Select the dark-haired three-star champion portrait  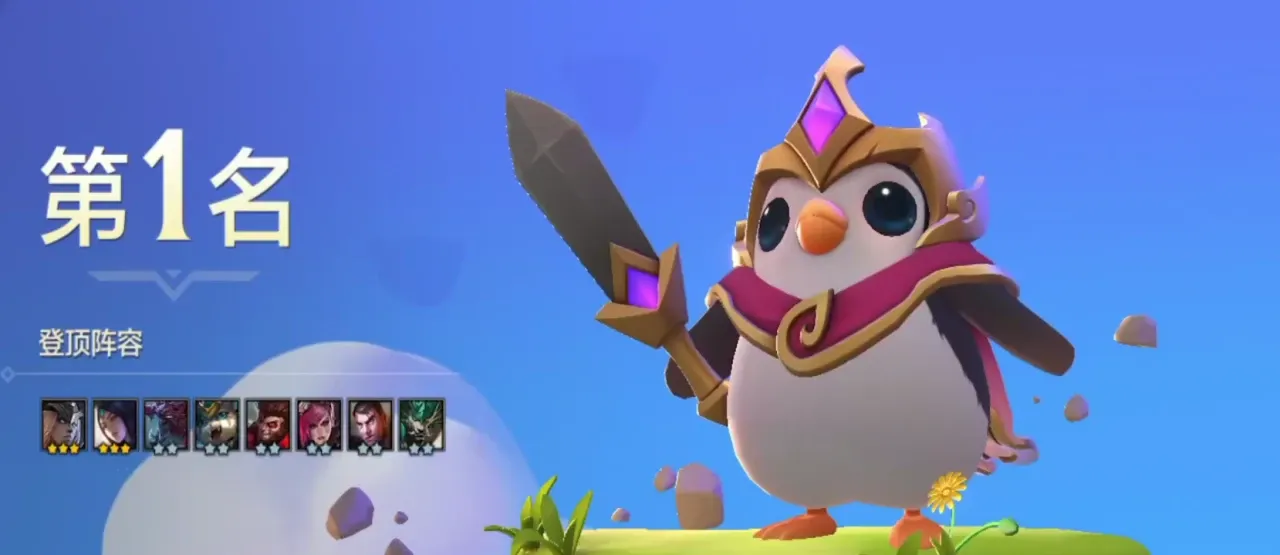[115, 422]
